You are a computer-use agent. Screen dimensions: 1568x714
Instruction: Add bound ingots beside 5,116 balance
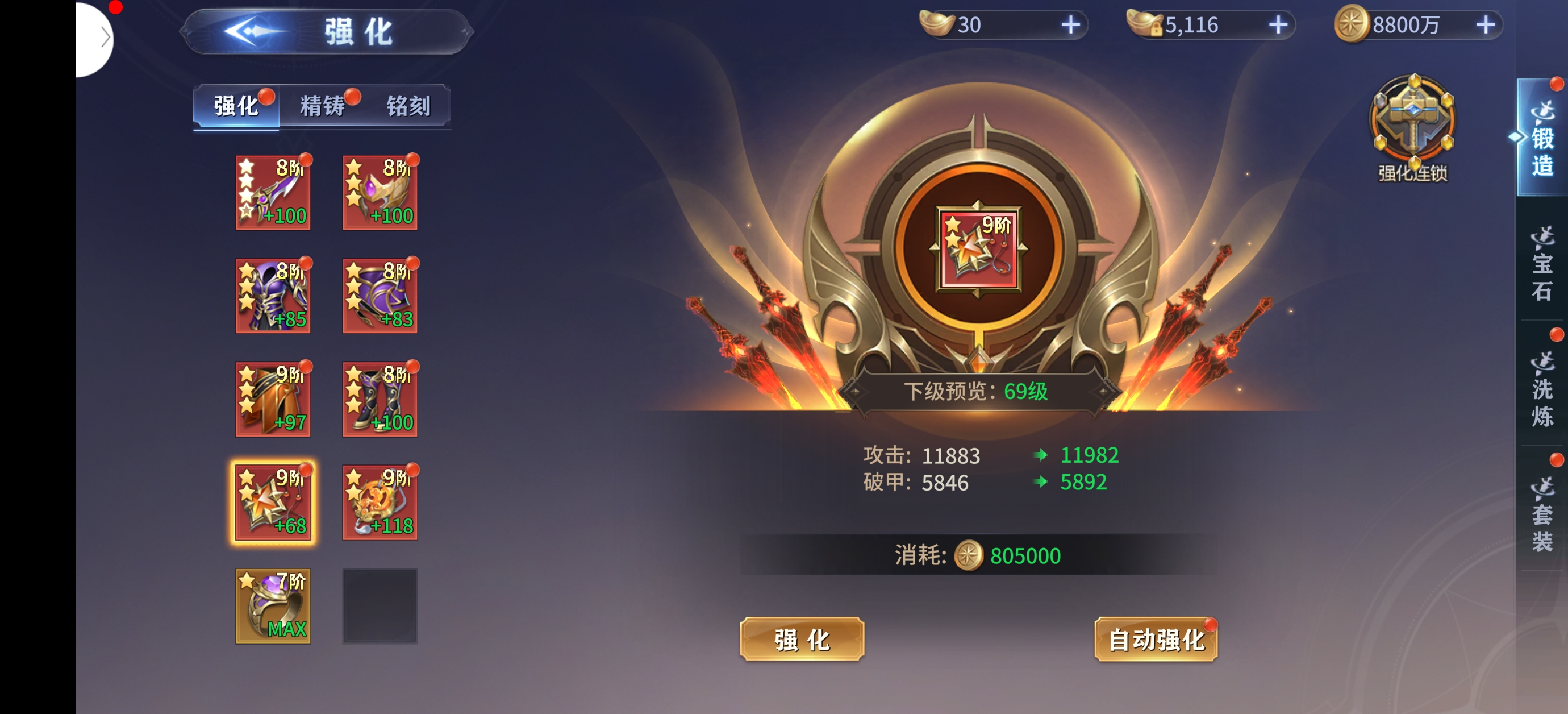tap(1278, 25)
